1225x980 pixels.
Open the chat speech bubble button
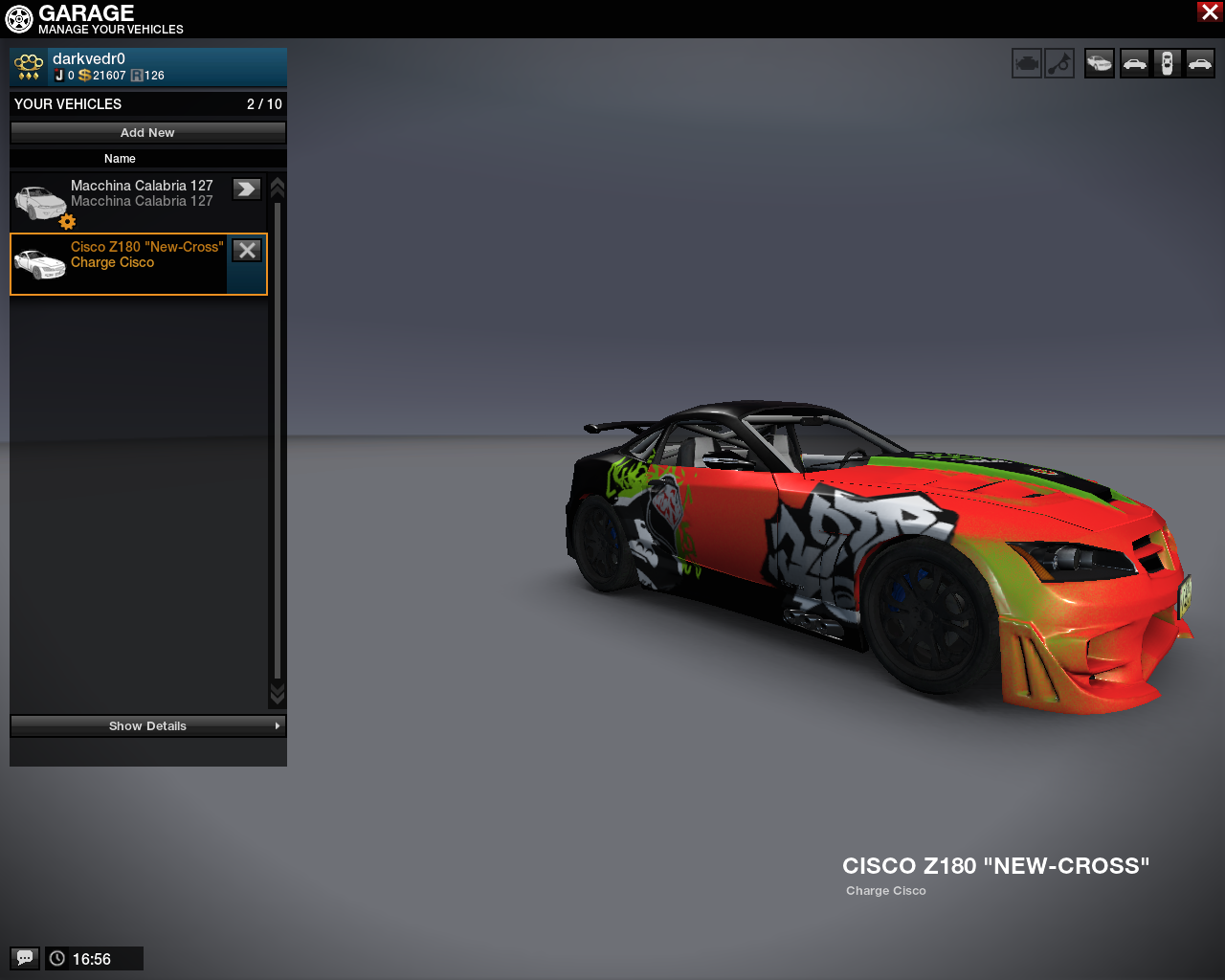tap(25, 958)
